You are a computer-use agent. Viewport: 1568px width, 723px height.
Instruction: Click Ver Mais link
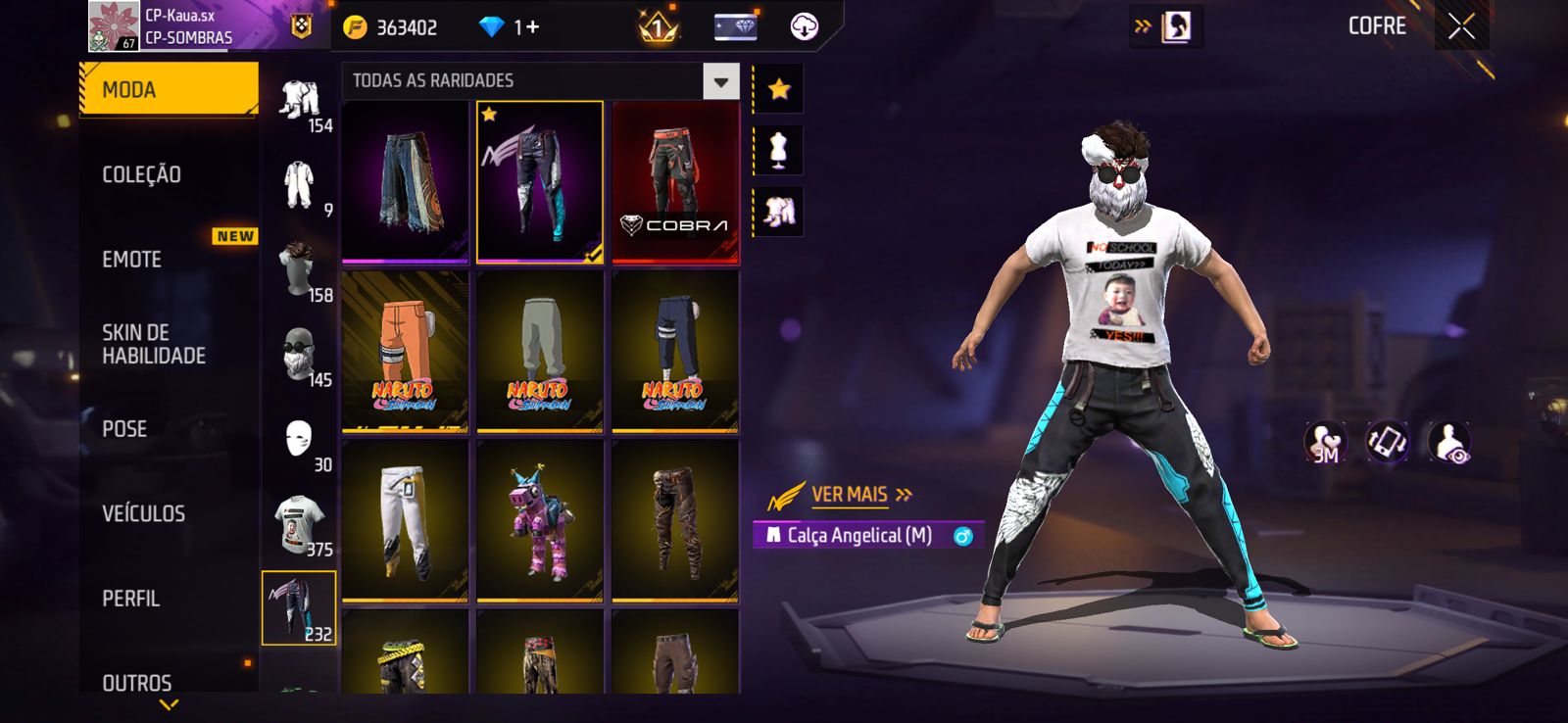pos(849,495)
